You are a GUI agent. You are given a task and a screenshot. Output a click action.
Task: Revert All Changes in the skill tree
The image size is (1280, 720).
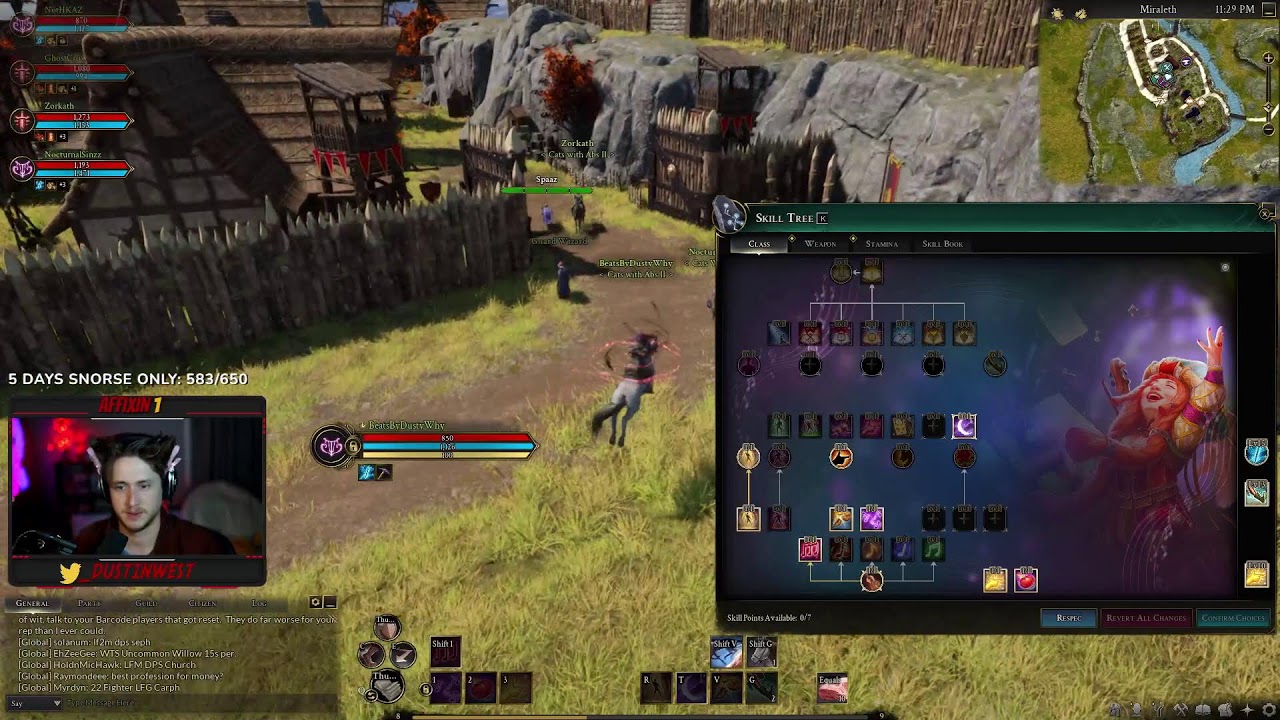(x=1145, y=618)
